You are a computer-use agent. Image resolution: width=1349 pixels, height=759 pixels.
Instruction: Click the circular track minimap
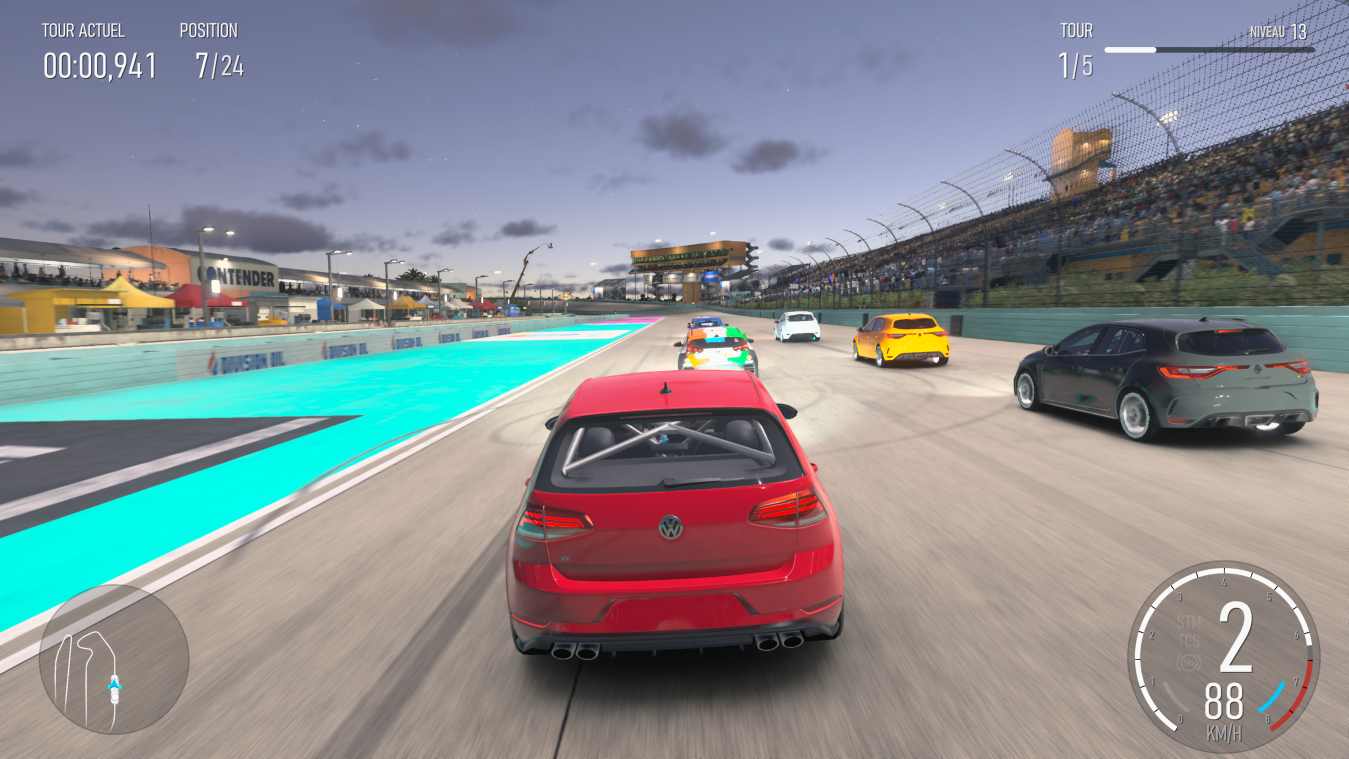point(113,658)
